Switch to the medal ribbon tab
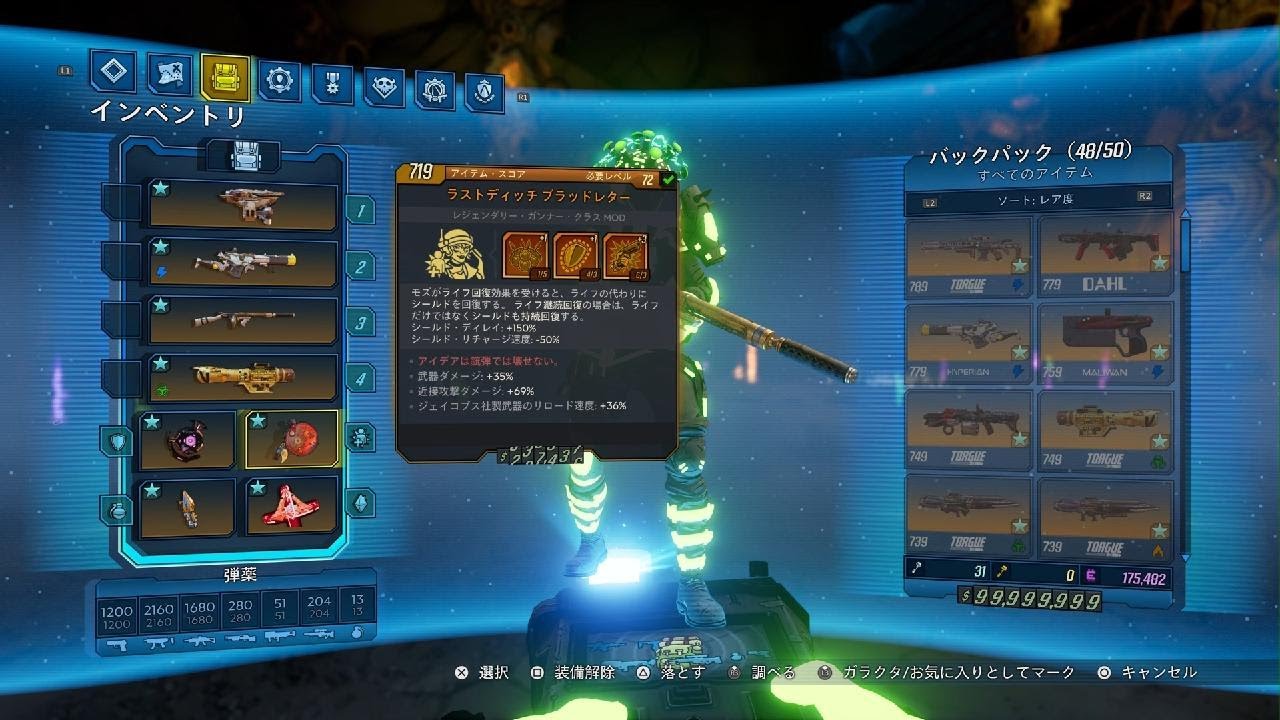Viewport: 1280px width, 720px height. tap(332, 83)
